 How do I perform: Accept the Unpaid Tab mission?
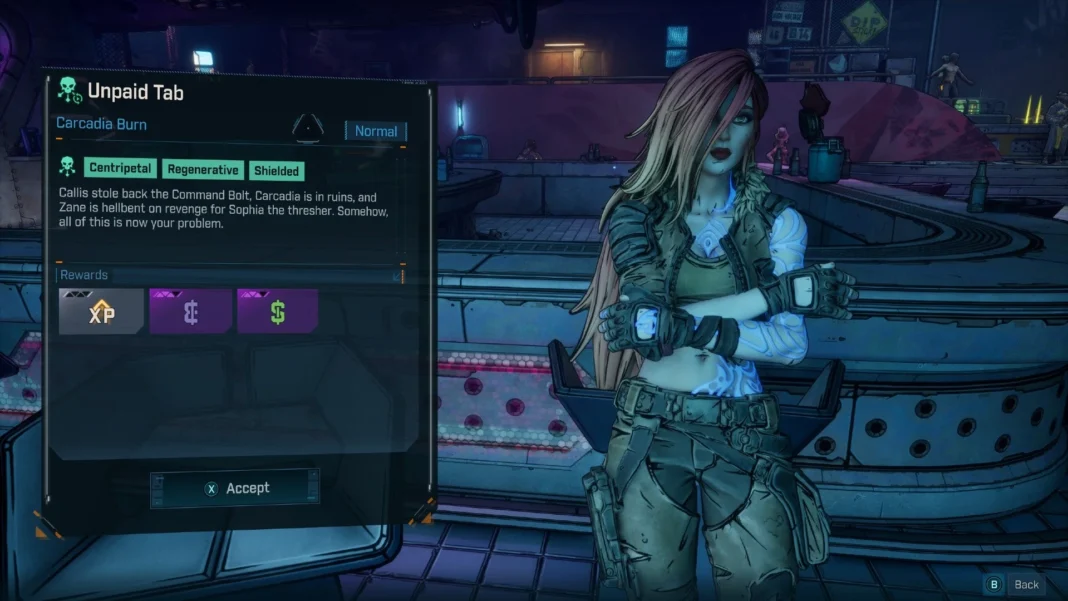236,488
